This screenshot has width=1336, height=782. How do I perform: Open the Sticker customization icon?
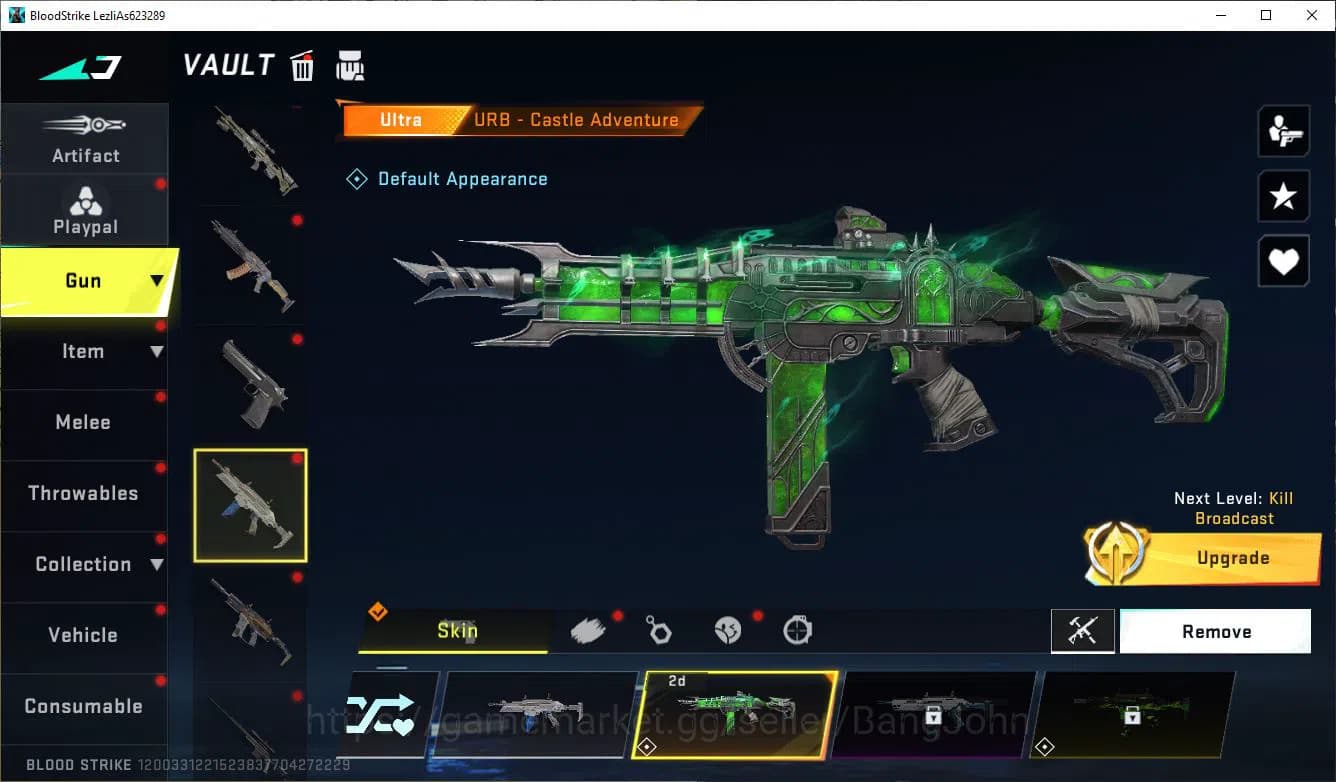pos(728,629)
